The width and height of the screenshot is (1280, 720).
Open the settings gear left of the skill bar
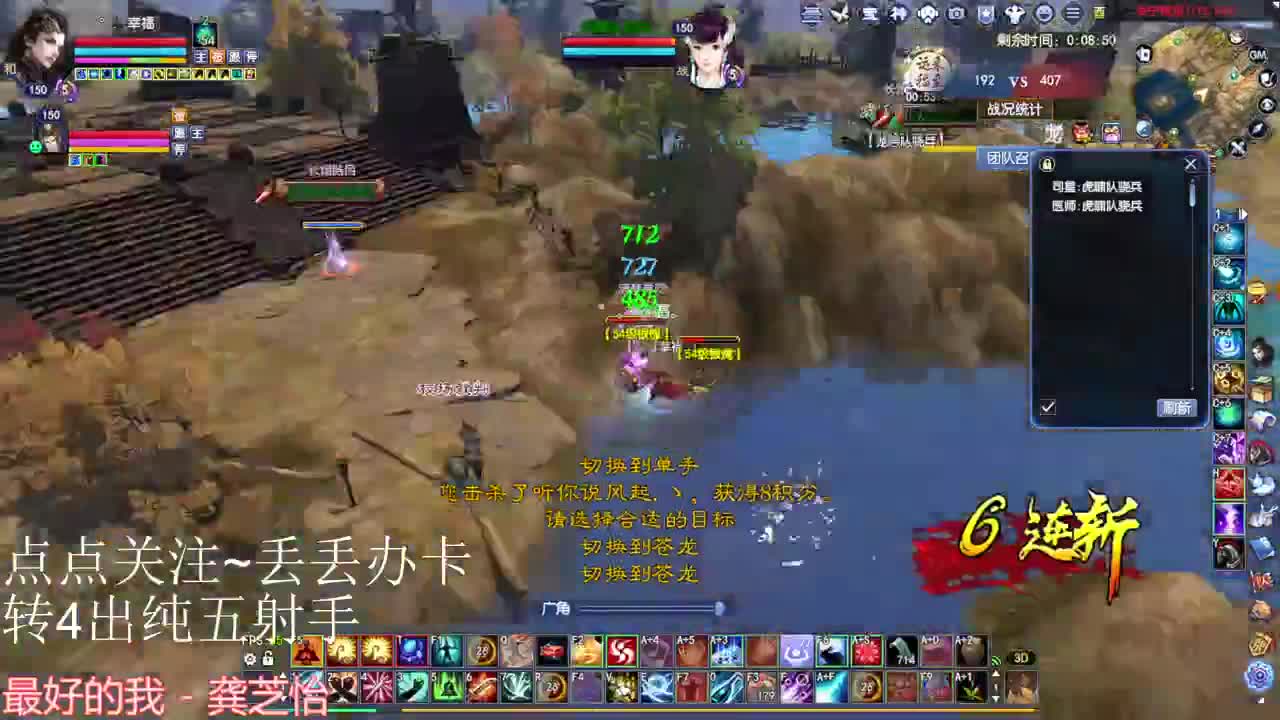251,659
